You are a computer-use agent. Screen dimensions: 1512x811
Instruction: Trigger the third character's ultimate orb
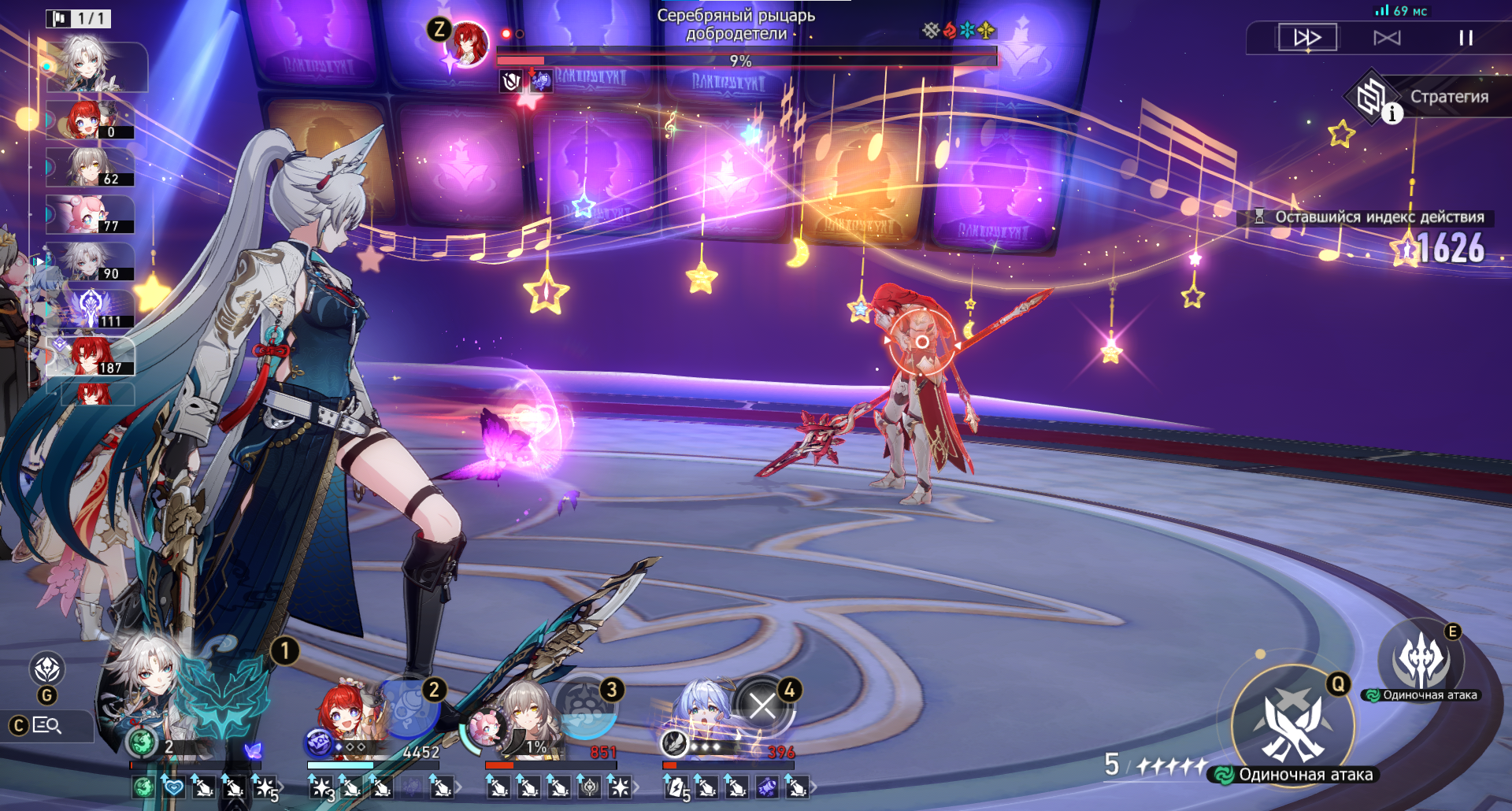click(x=587, y=705)
